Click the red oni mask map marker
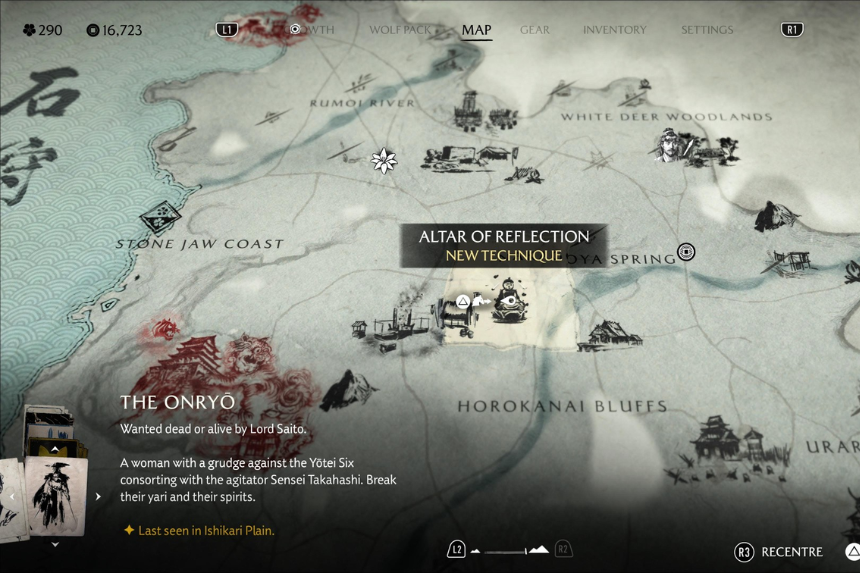Screen dimensions: 860x573 164,329
